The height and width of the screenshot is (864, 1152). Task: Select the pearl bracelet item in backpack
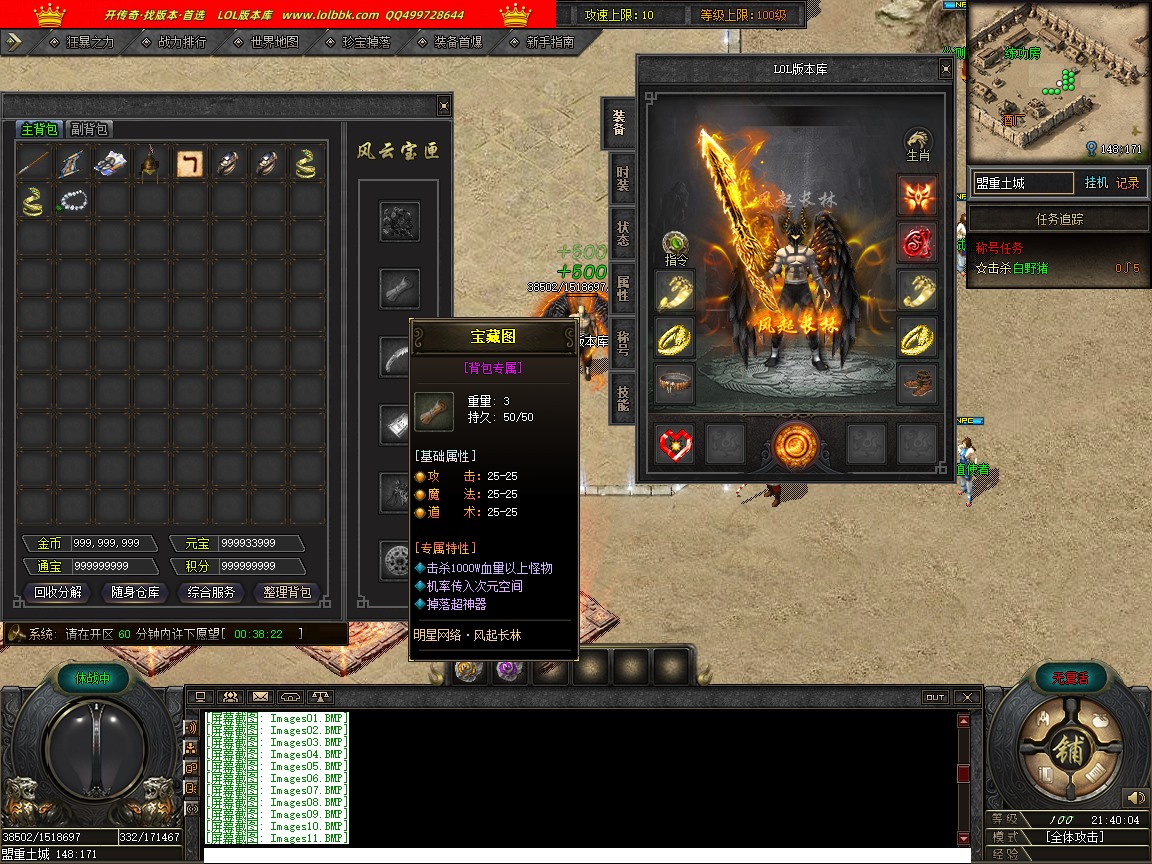pyautogui.click(x=74, y=200)
